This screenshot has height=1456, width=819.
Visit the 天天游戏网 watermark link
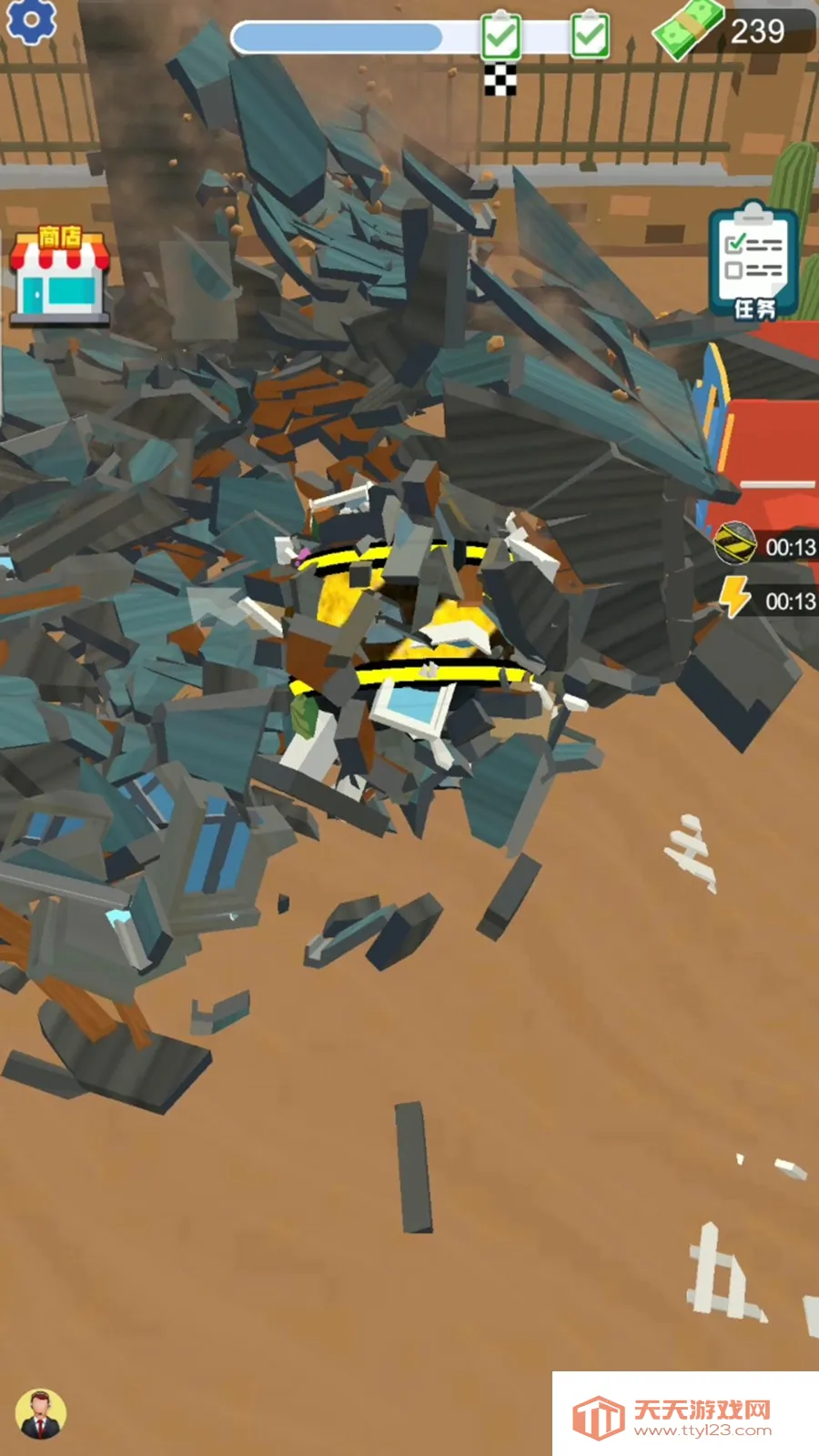tap(684, 1415)
